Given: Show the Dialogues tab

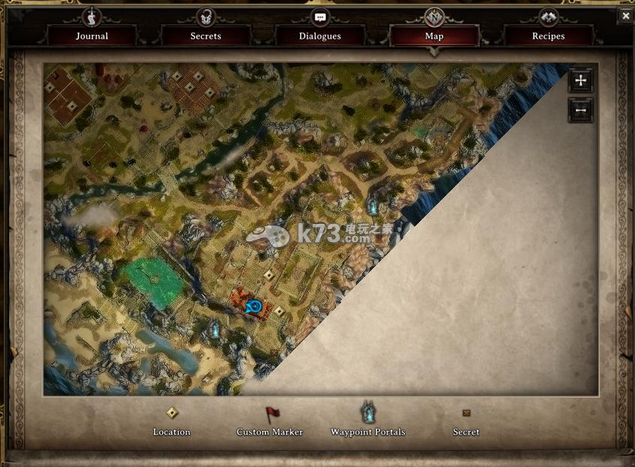Looking at the screenshot, I should 320,36.
